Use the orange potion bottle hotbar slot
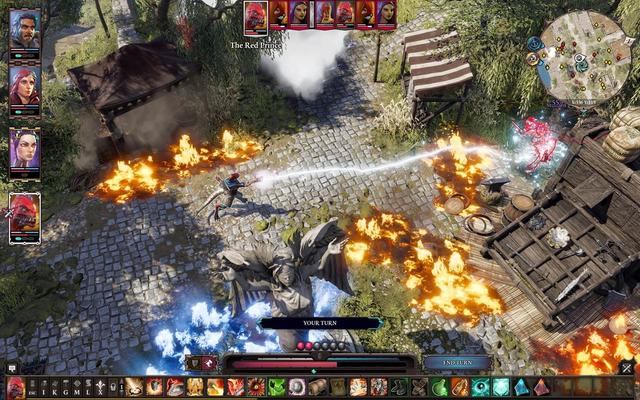Image resolution: width=640 pixels, height=400 pixels. click(460, 387)
